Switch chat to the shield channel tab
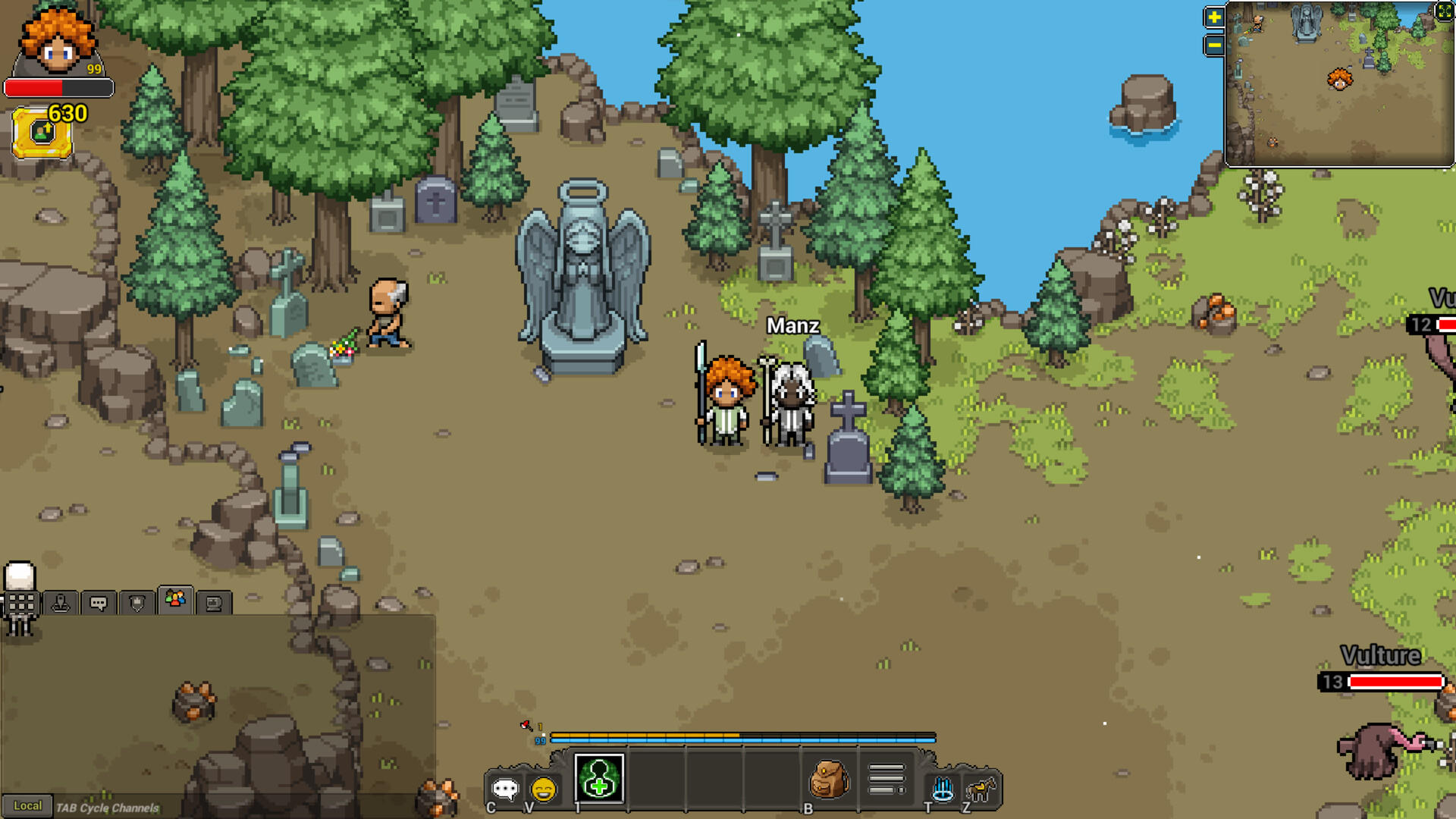 [136, 603]
